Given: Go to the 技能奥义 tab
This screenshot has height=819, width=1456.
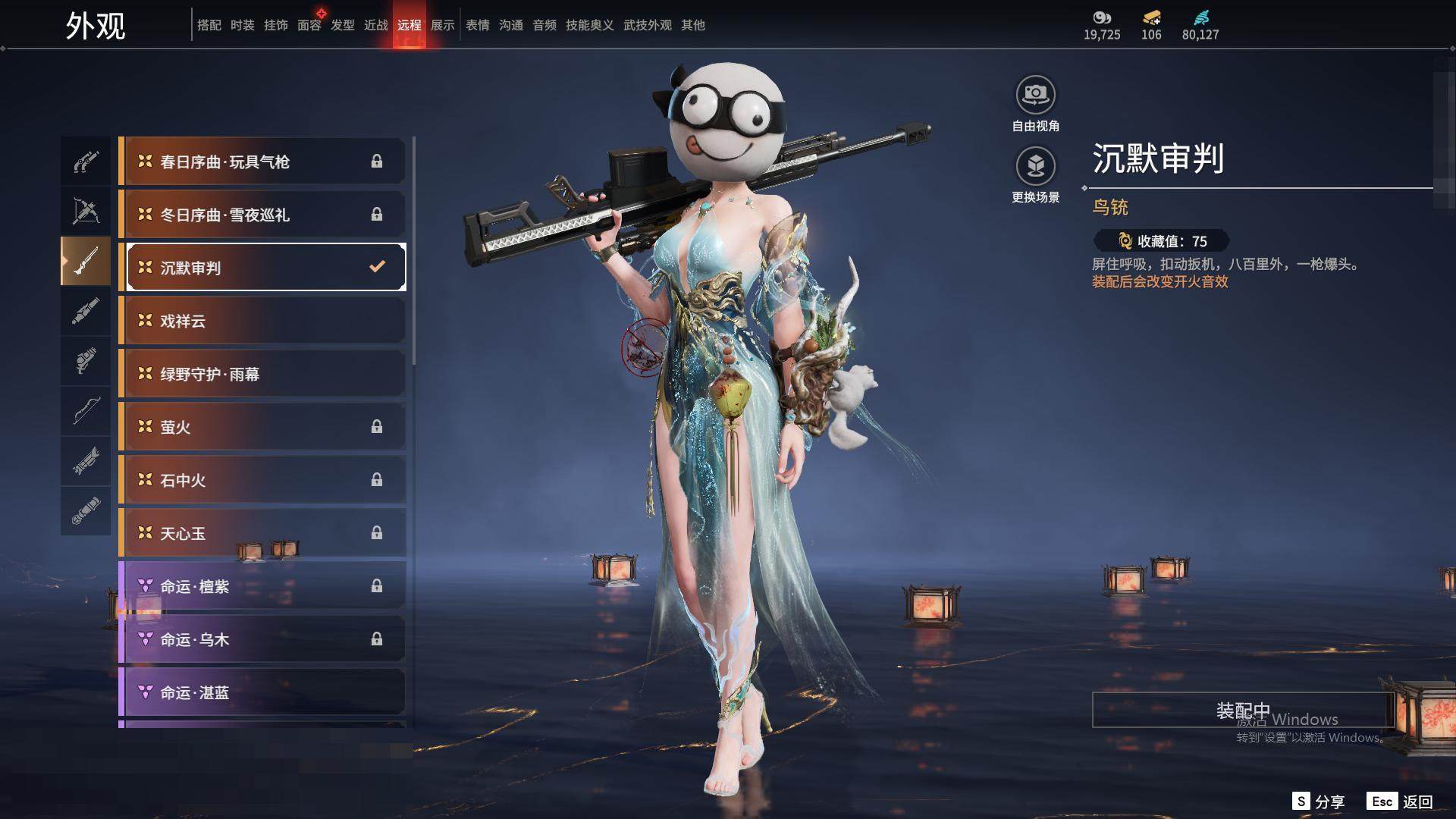Looking at the screenshot, I should pyautogui.click(x=590, y=25).
